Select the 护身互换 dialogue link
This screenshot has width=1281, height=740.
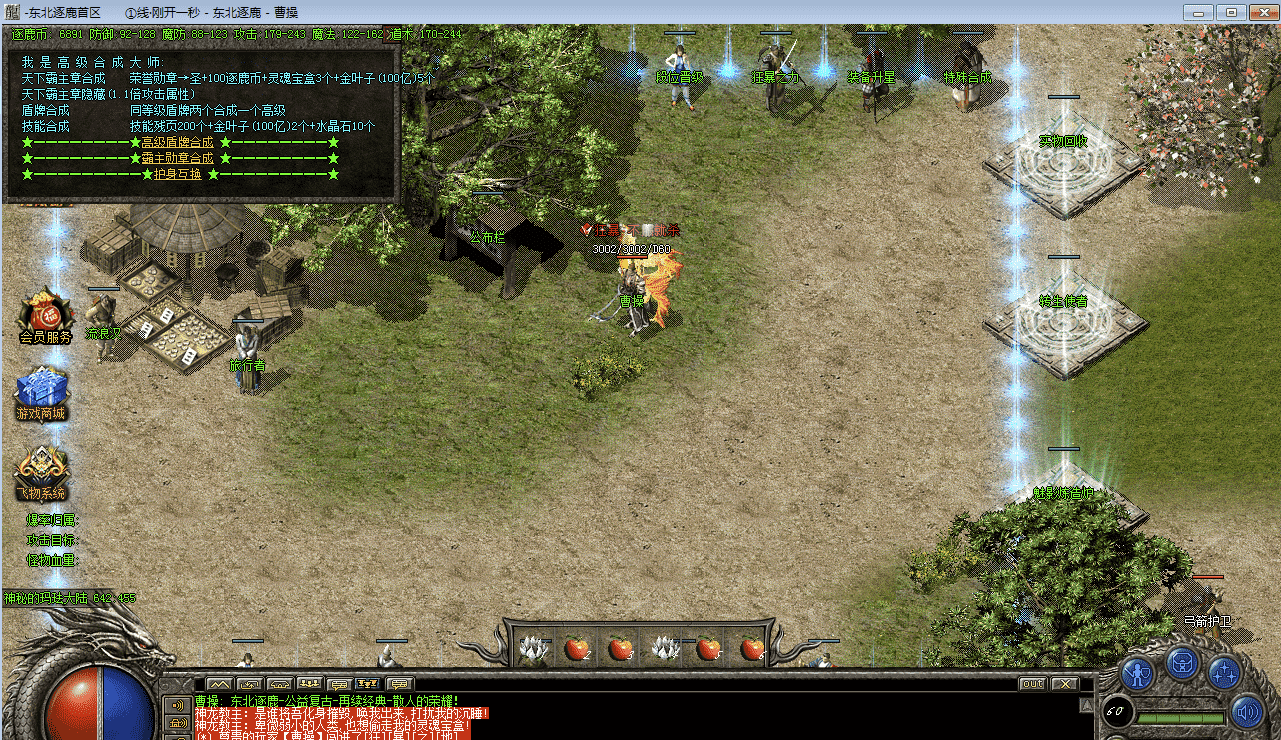(177, 174)
